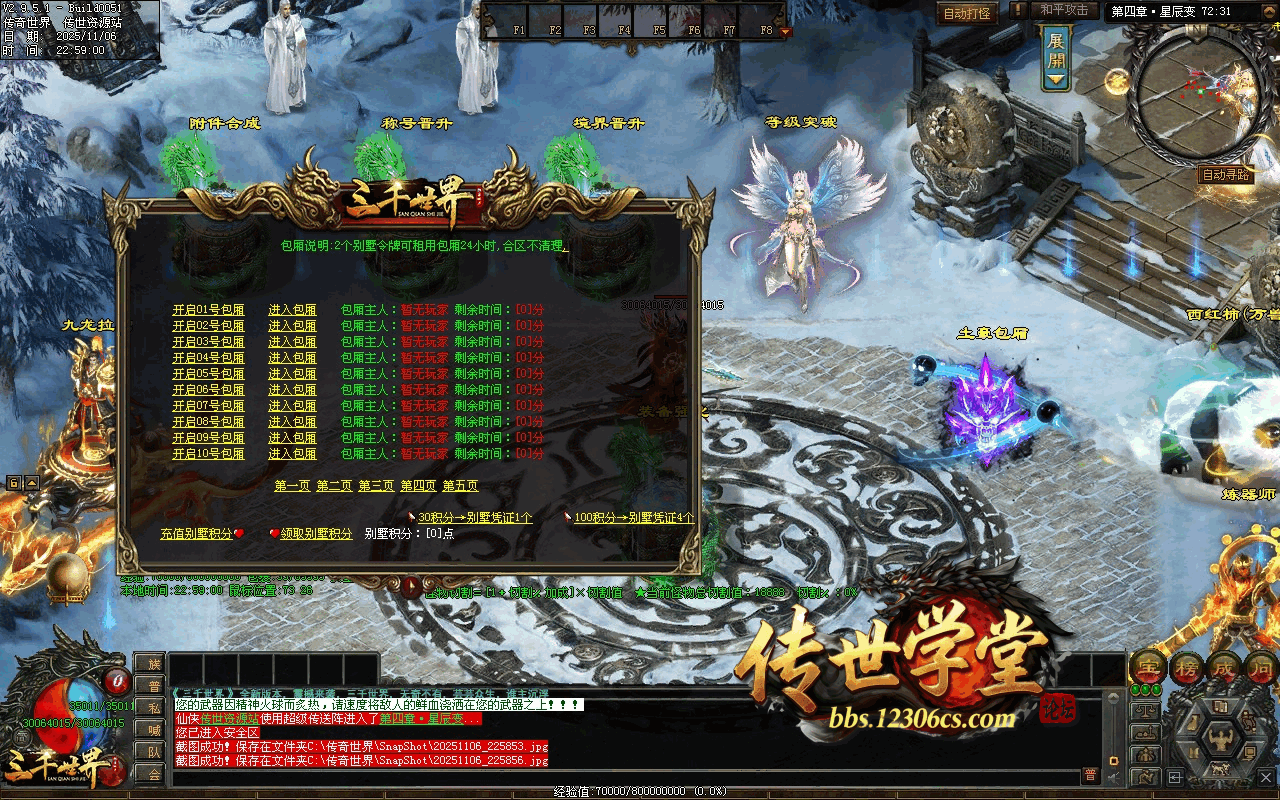1280x800 pixels.
Task: Toggle auto-fight with 自动打怪 button
Action: coord(967,14)
